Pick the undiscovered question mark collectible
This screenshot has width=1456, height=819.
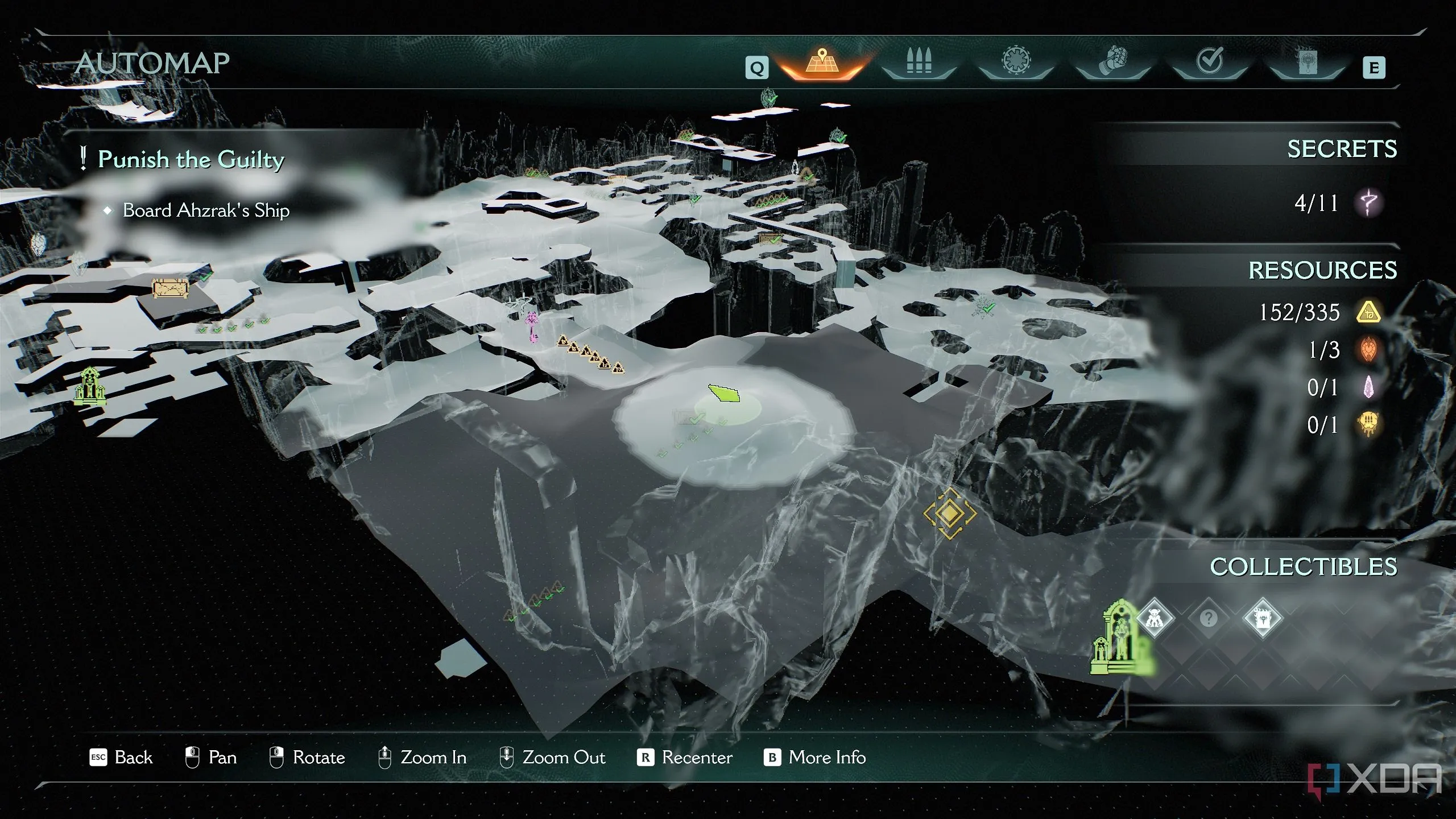click(1209, 618)
